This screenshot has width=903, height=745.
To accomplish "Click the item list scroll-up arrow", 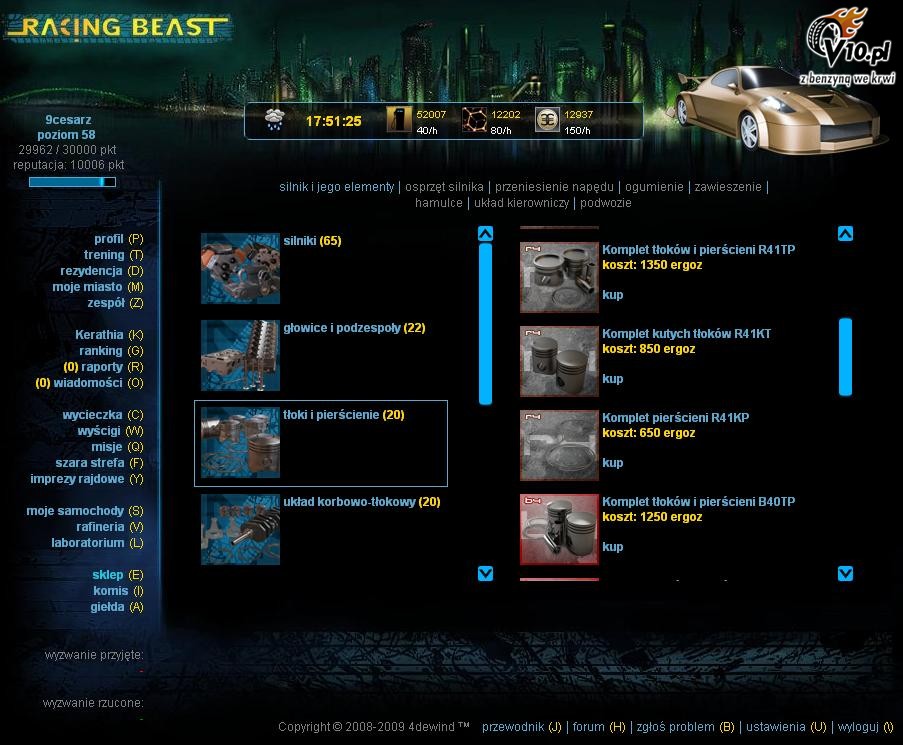I will click(845, 234).
